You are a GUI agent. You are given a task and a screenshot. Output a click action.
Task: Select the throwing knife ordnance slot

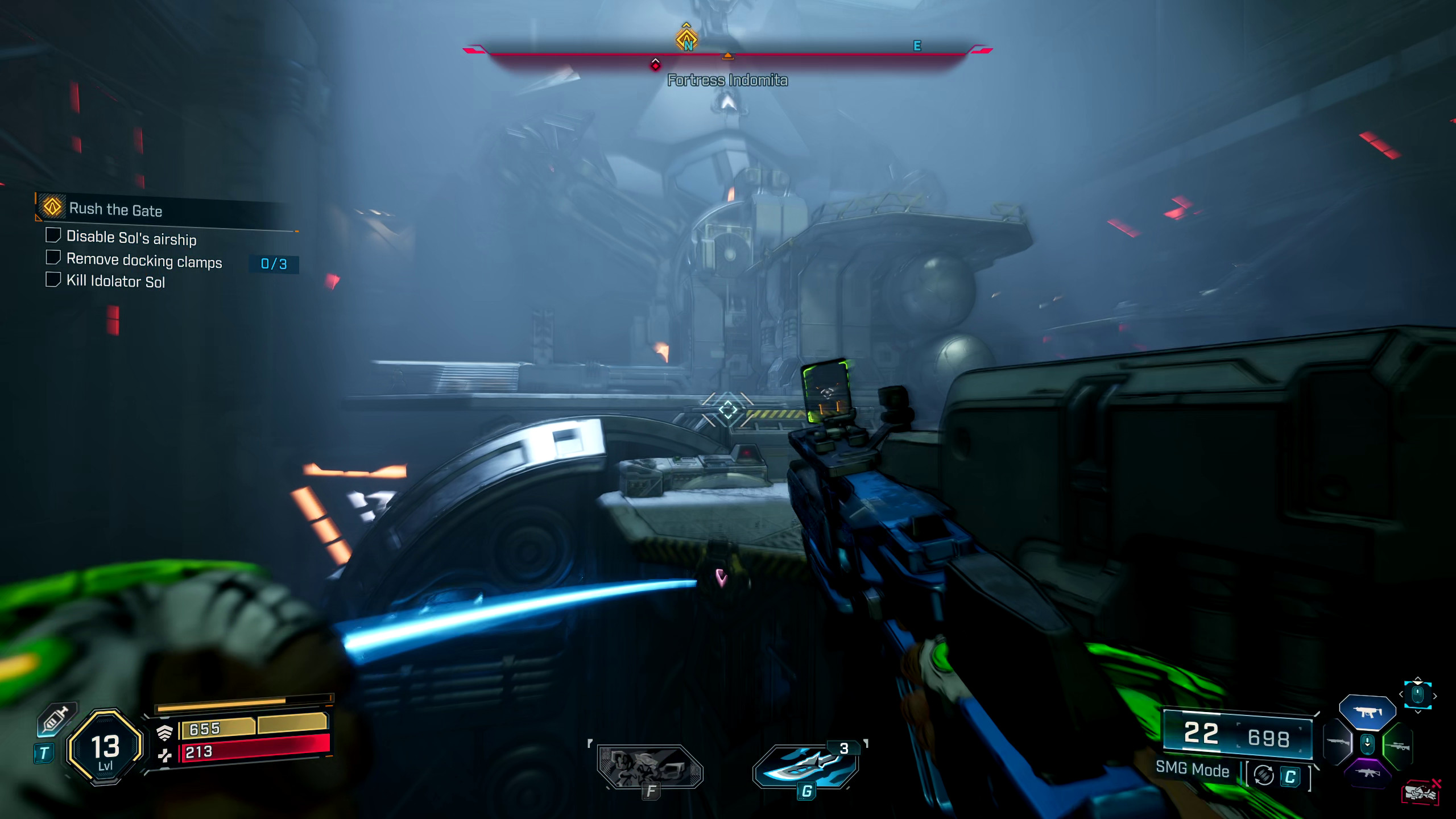(x=805, y=766)
